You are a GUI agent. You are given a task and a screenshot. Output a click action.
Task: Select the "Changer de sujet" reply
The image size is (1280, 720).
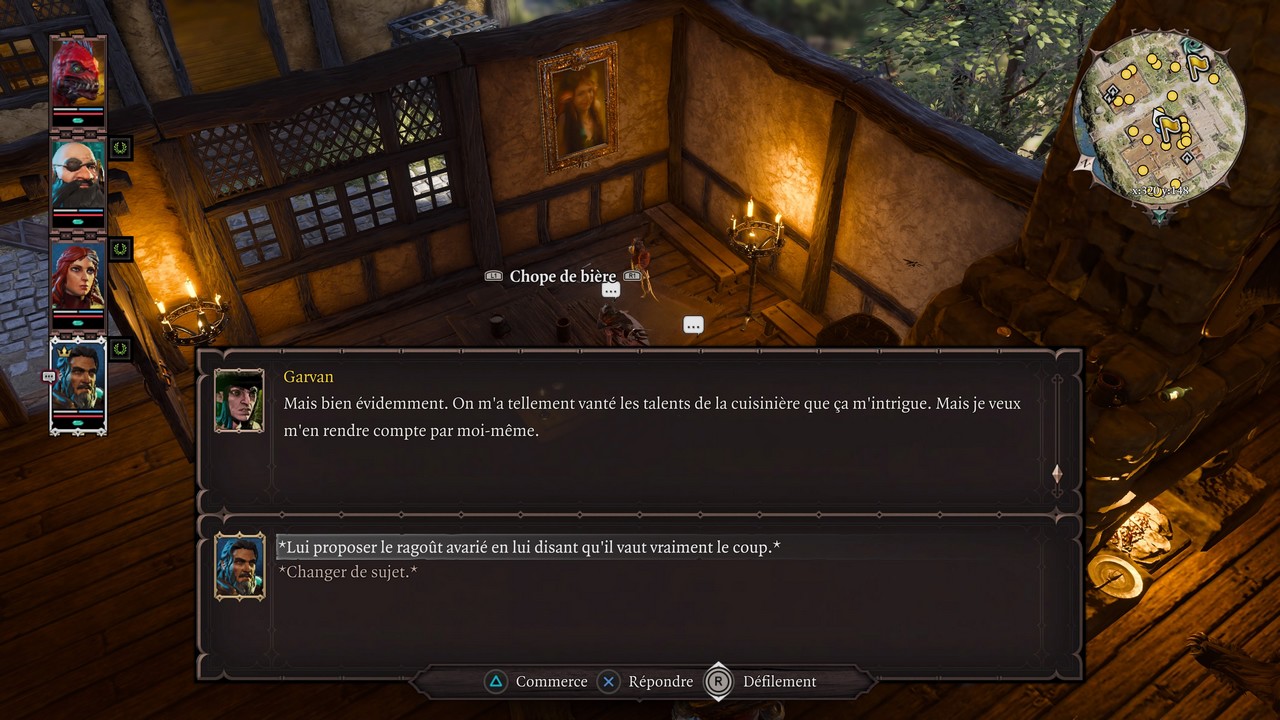tap(347, 572)
